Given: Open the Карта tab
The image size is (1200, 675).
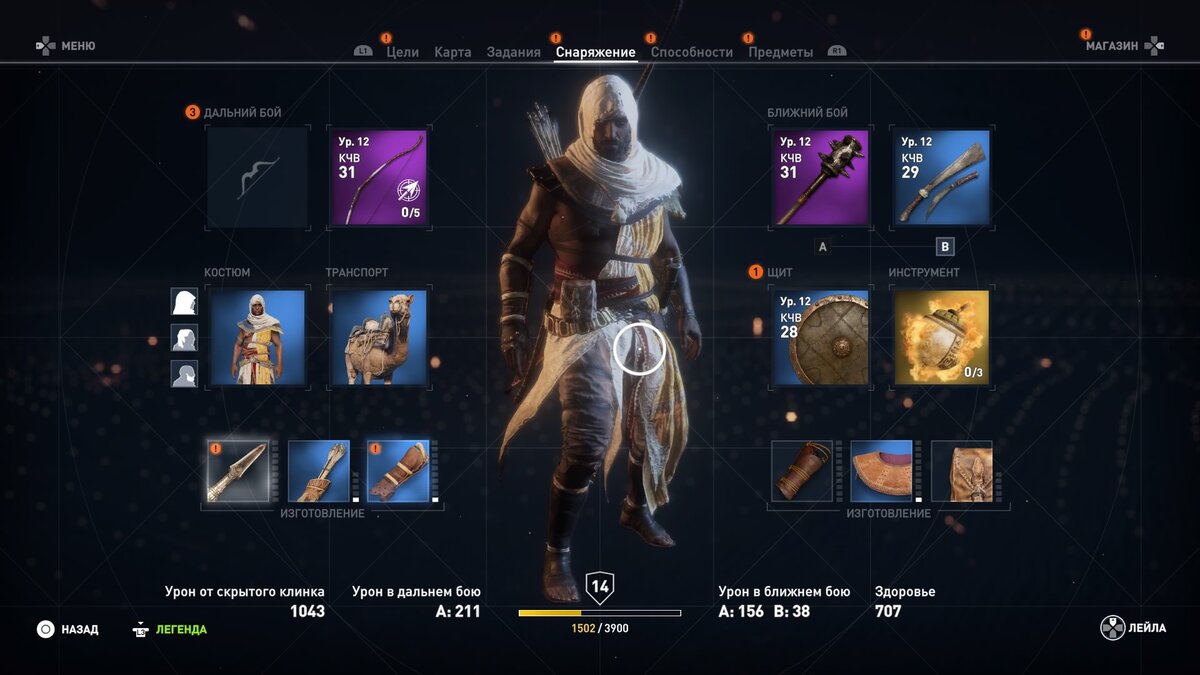Looking at the screenshot, I should 453,52.
